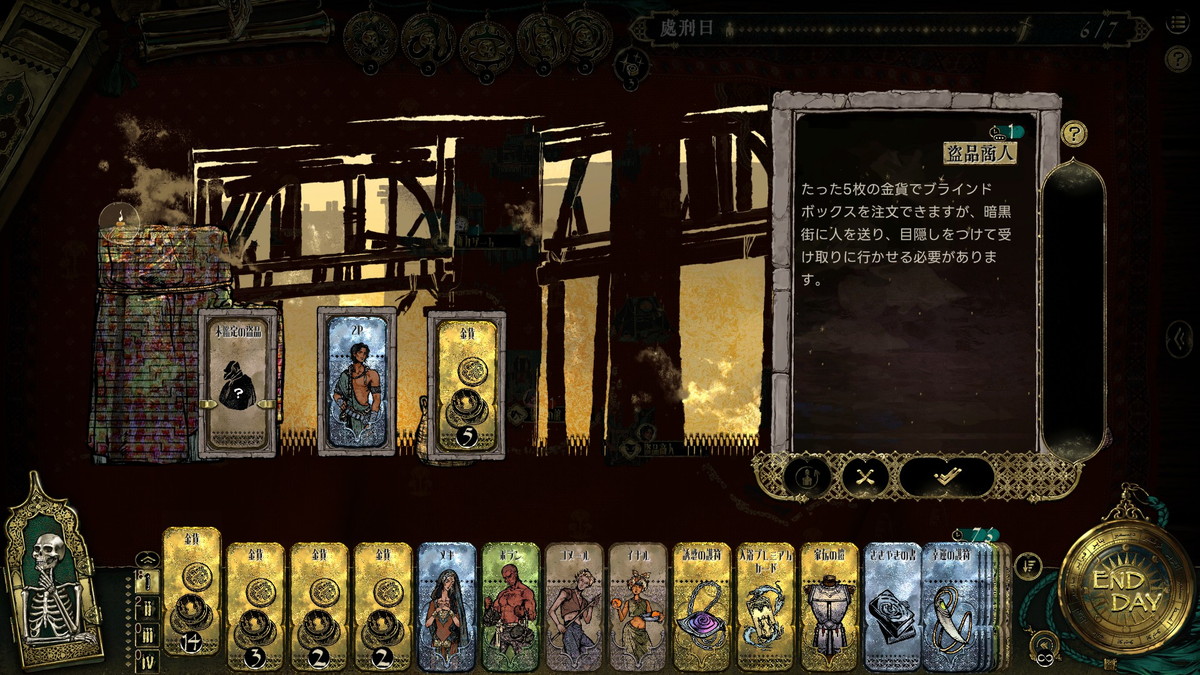
Task: Choose the heirloom armor card
Action: 829,605
